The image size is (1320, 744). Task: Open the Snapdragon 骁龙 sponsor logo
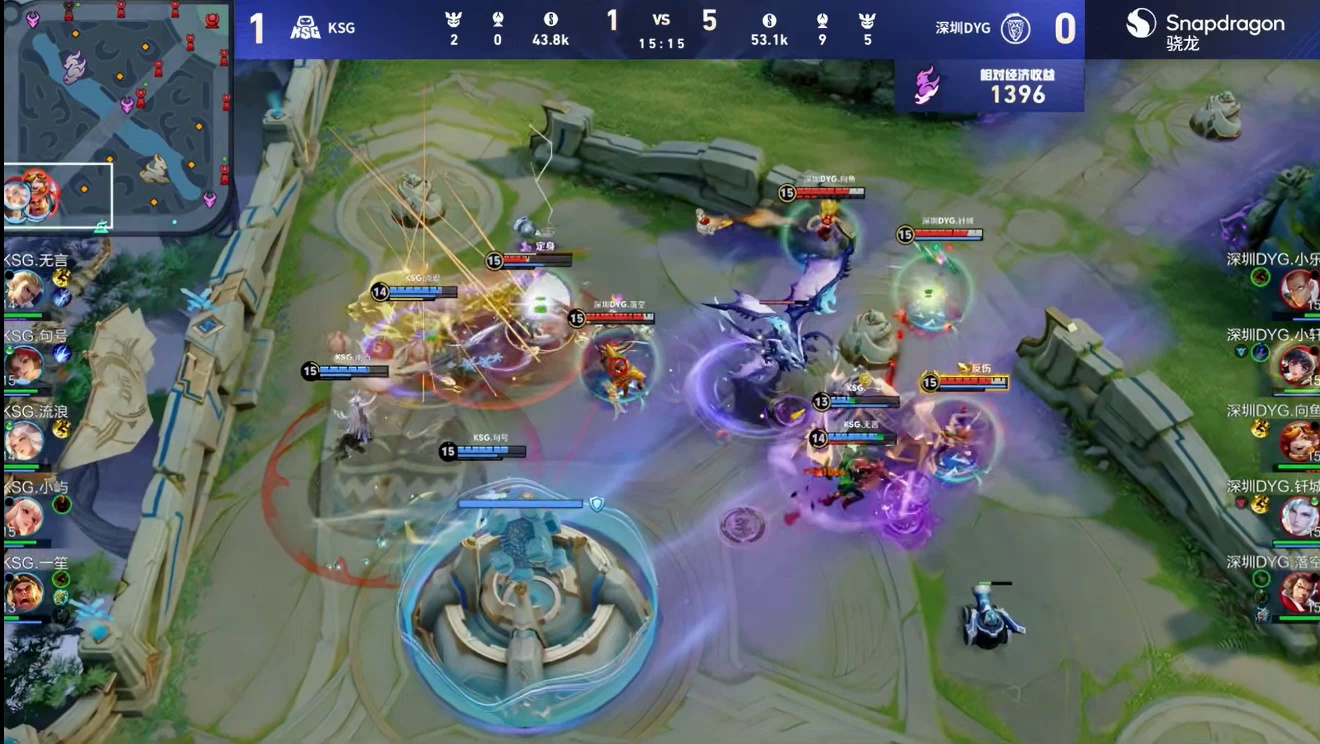(1204, 29)
